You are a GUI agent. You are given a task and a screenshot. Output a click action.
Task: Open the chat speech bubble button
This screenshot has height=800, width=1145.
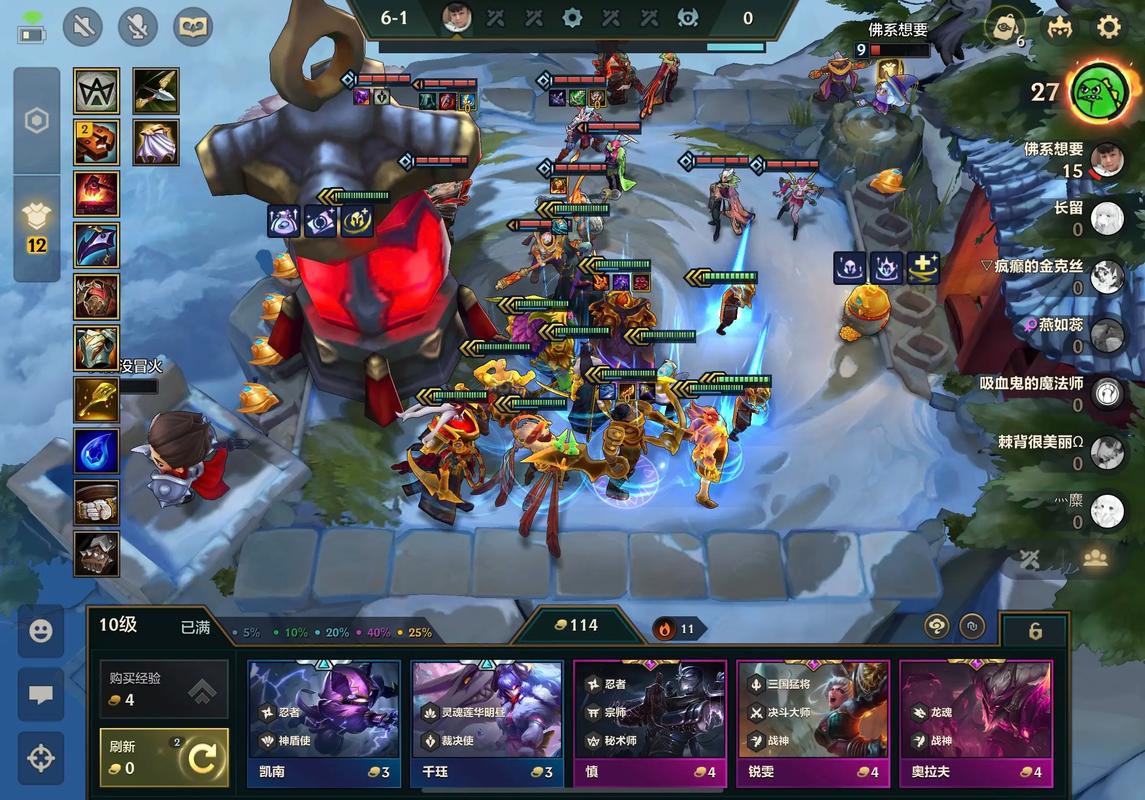click(41, 695)
